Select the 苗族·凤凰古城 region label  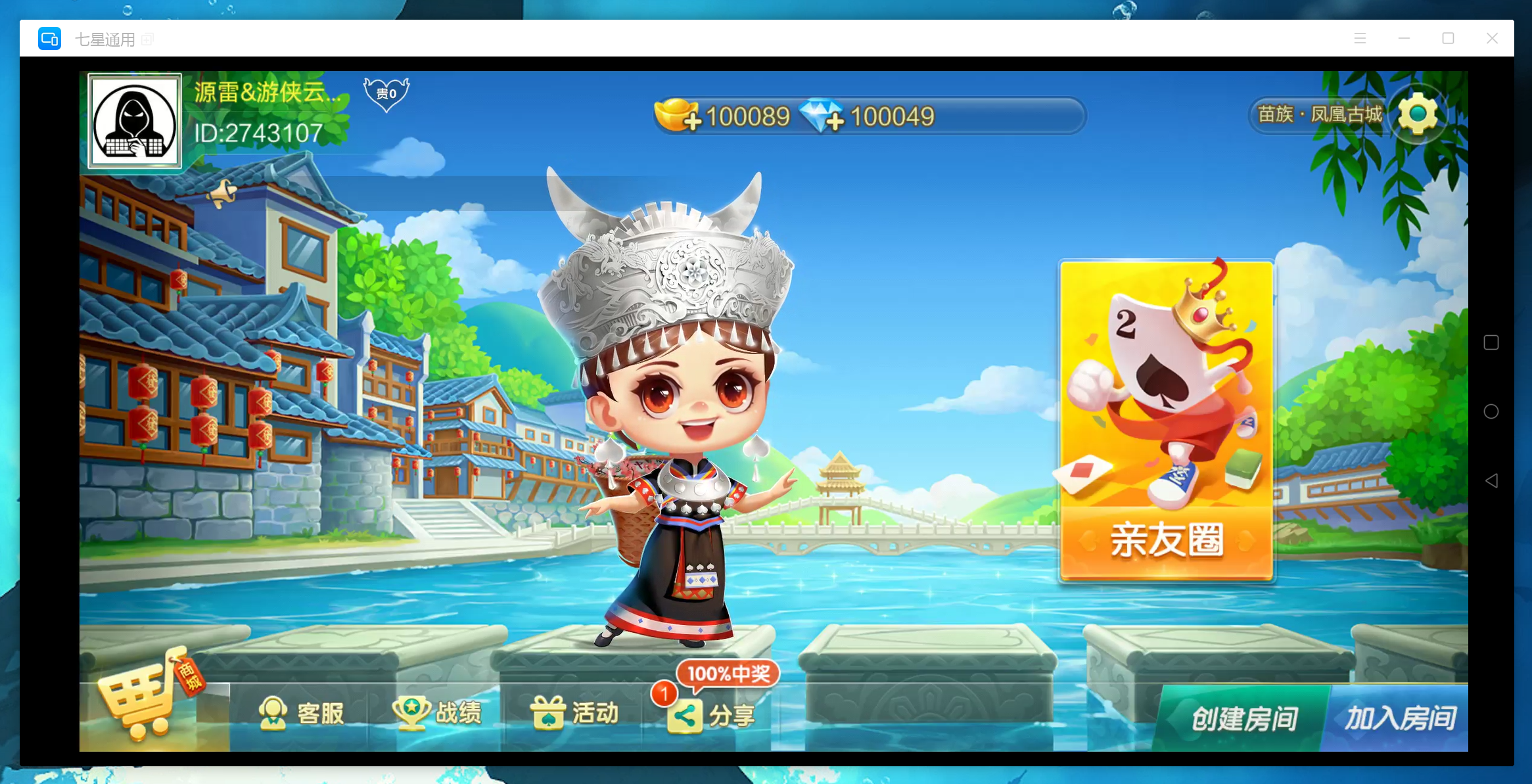coord(1320,114)
